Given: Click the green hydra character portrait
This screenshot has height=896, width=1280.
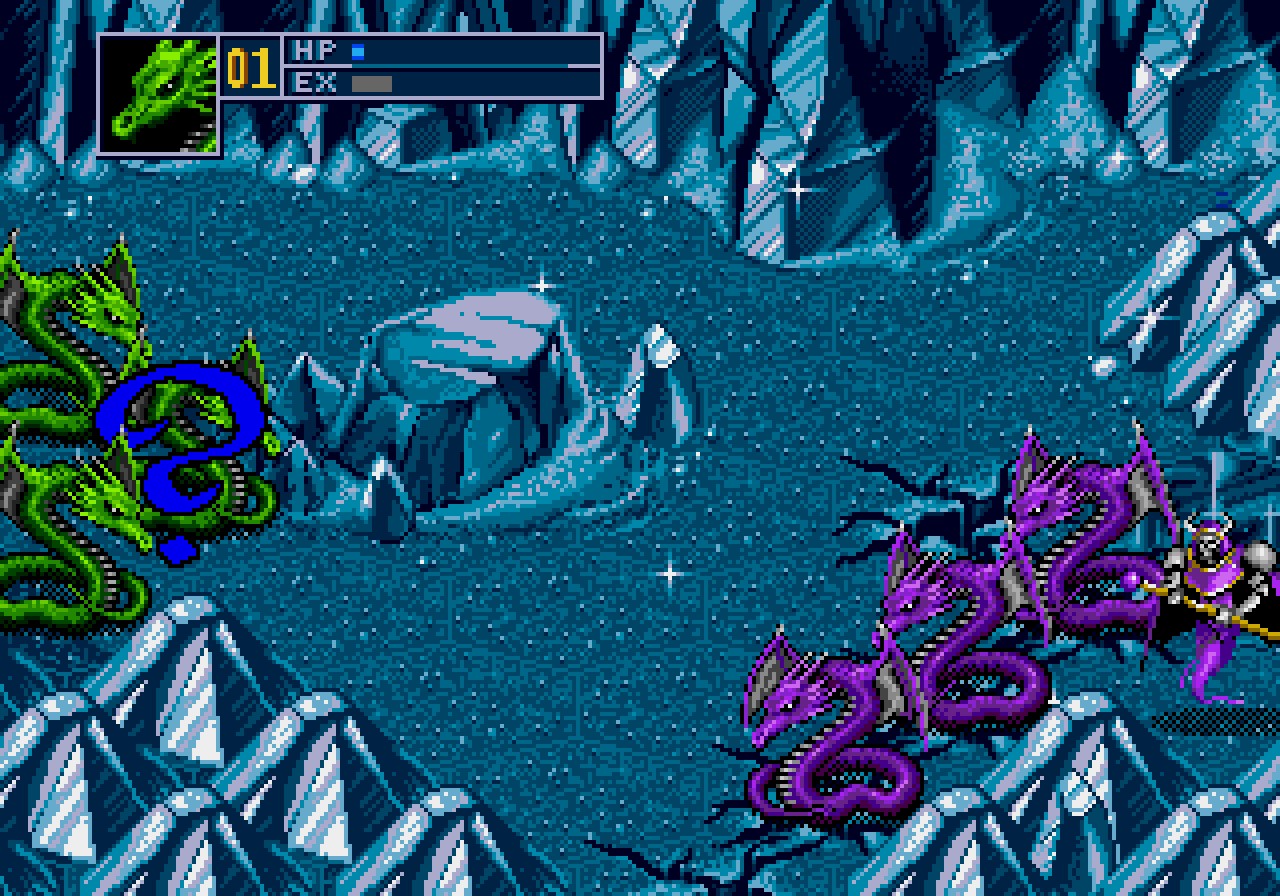Looking at the screenshot, I should point(159,95).
